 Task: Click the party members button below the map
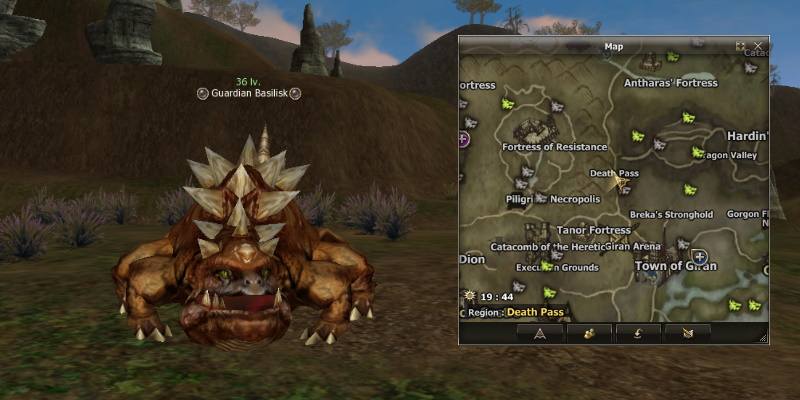pos(588,332)
